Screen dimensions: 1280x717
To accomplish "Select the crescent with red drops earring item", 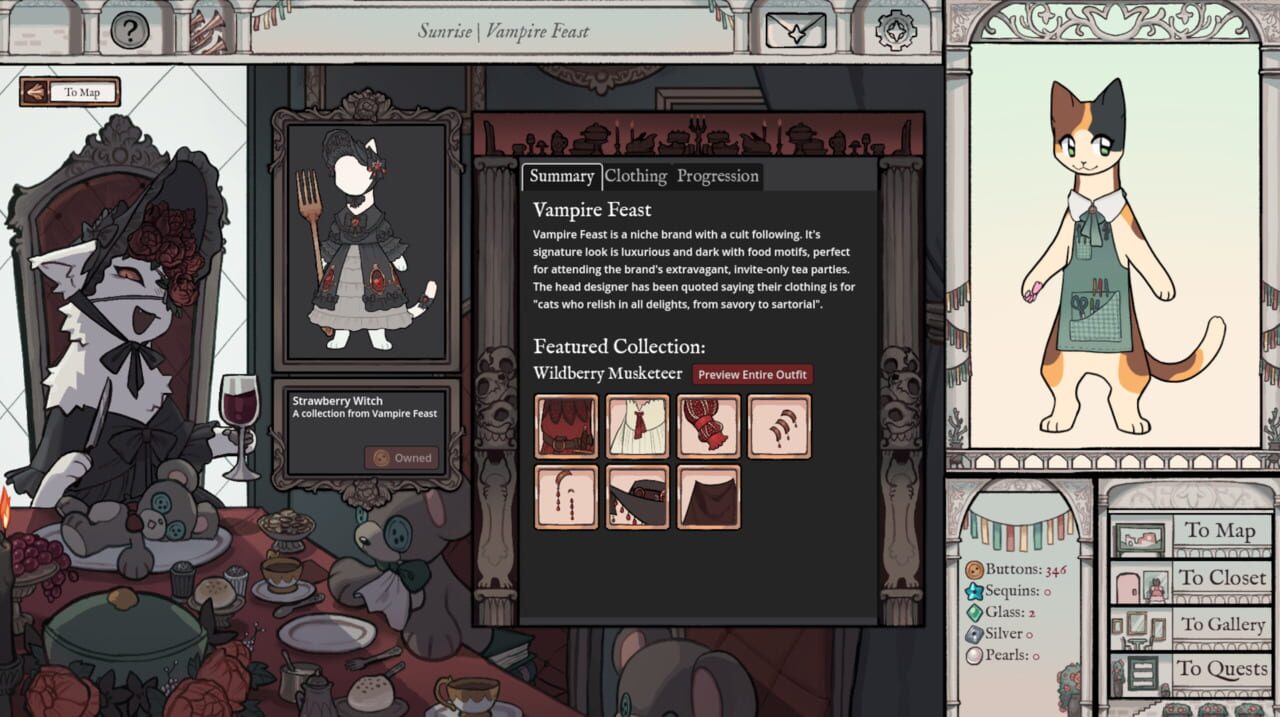I will (567, 497).
